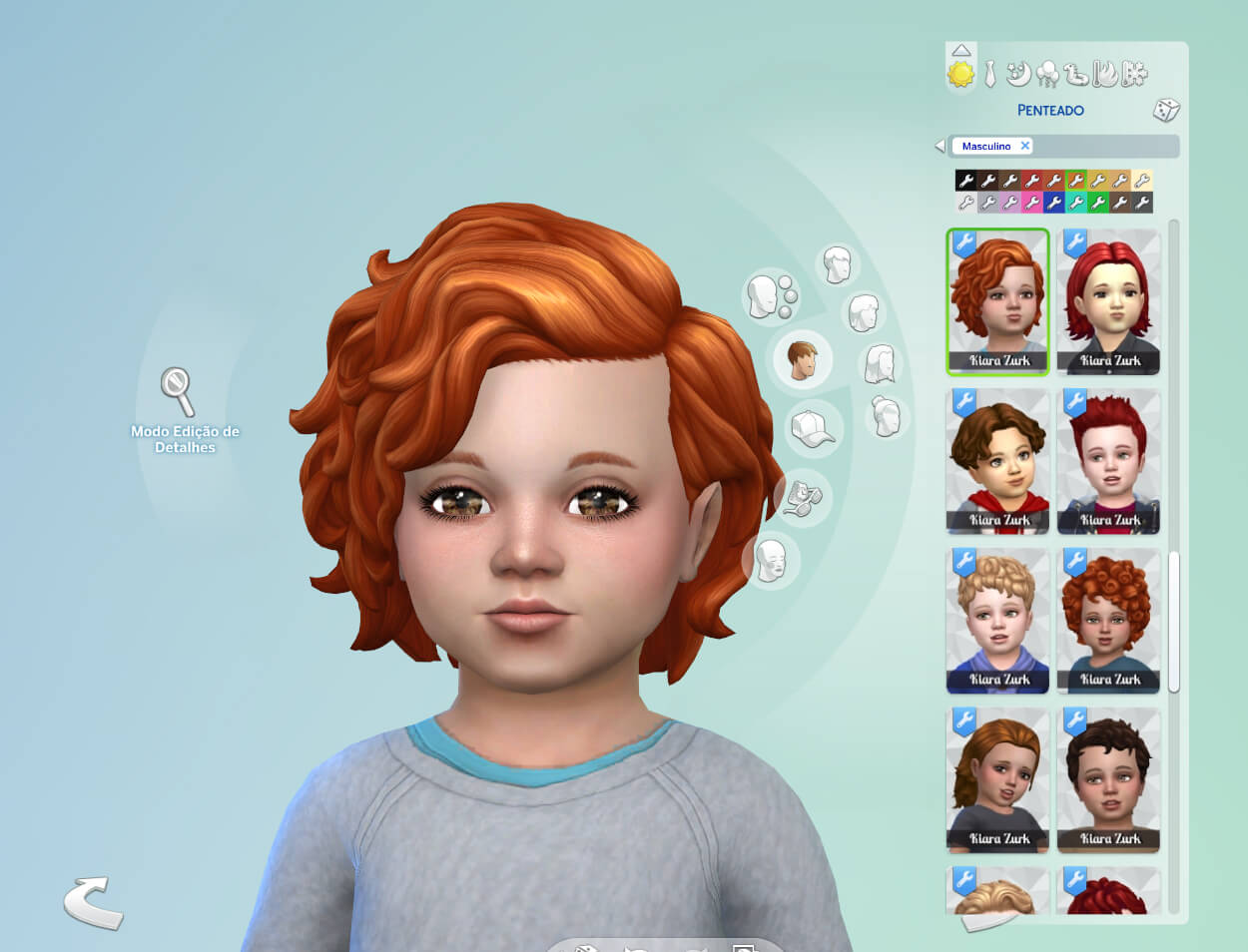
Task: Pick the black hair color swatch
Action: [x=965, y=181]
